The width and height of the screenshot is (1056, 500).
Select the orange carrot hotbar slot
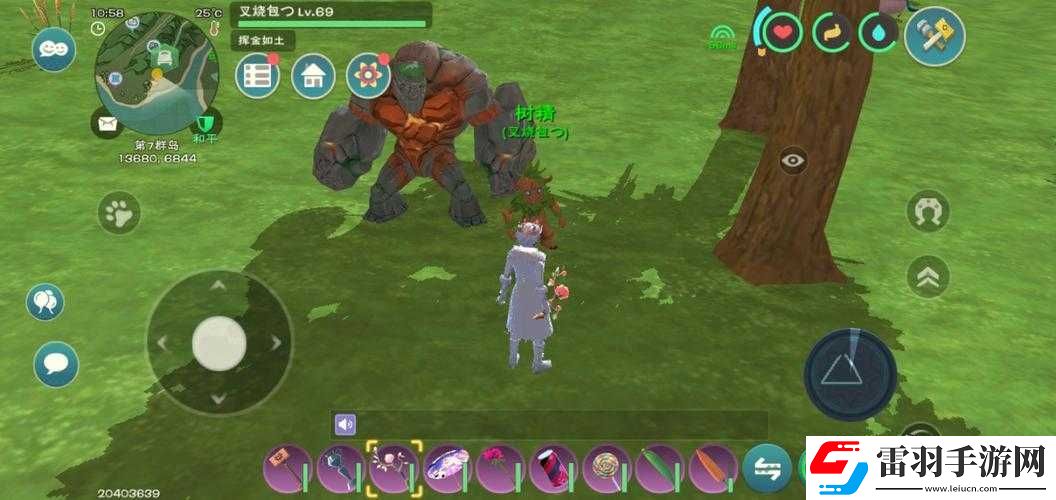tap(713, 467)
